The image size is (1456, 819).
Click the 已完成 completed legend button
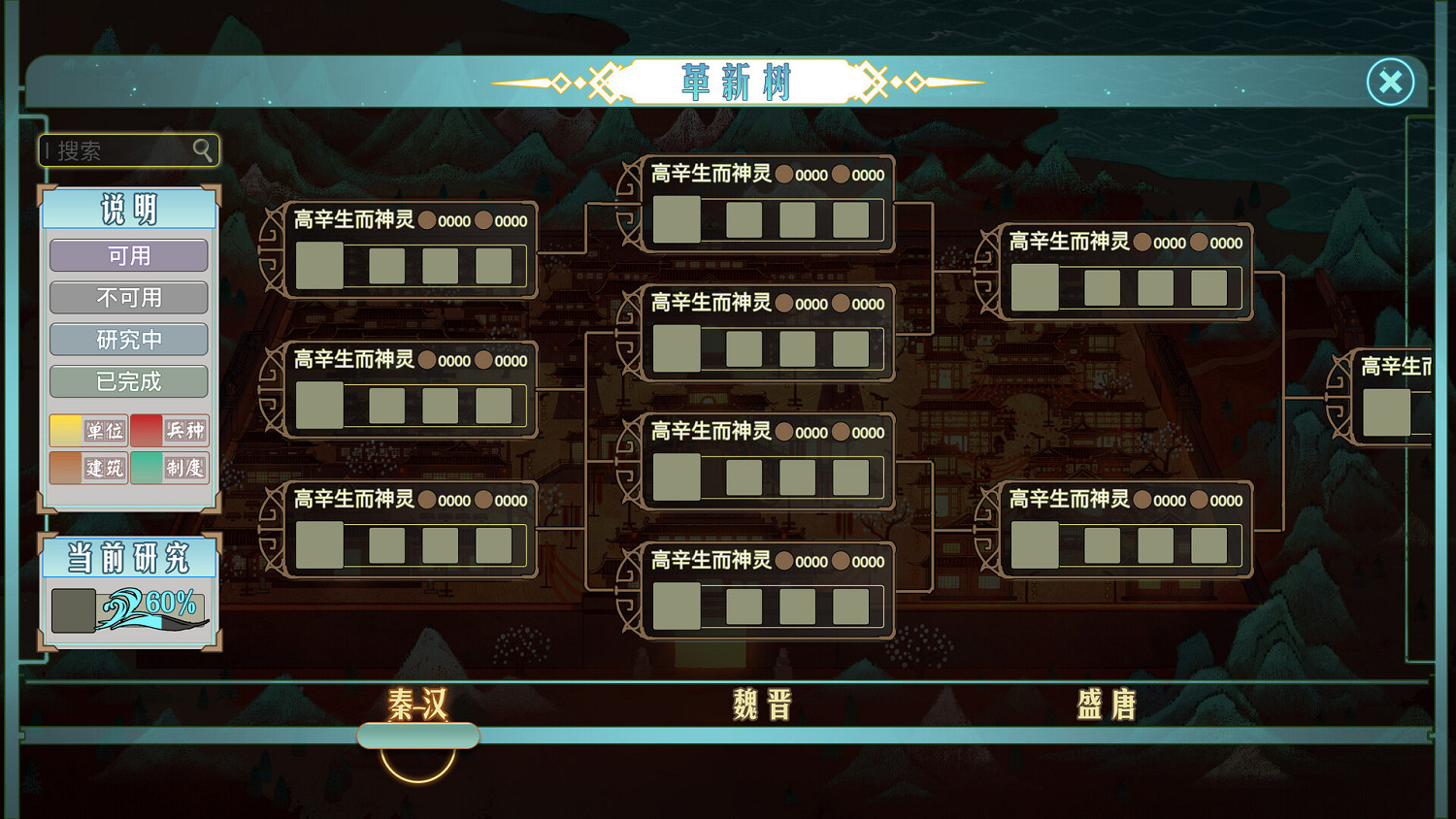pos(128,381)
